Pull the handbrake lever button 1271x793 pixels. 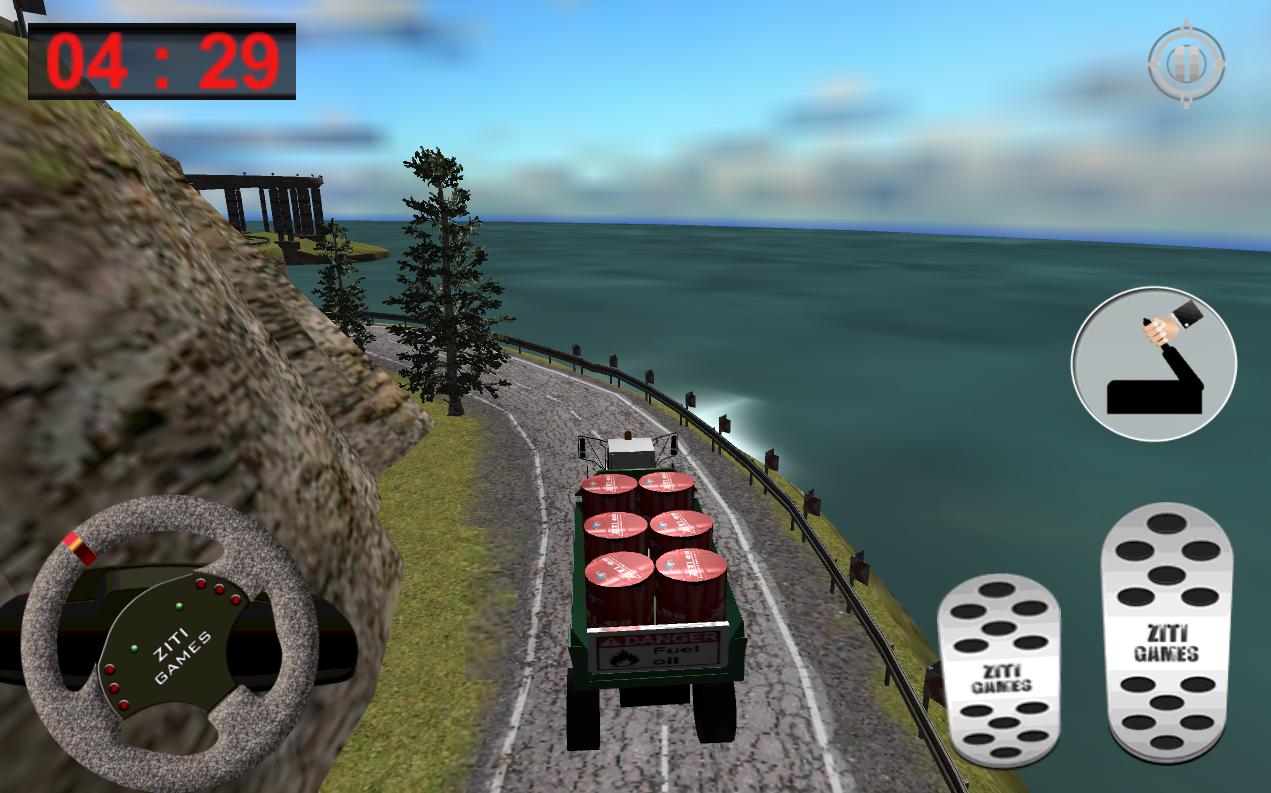point(1153,364)
